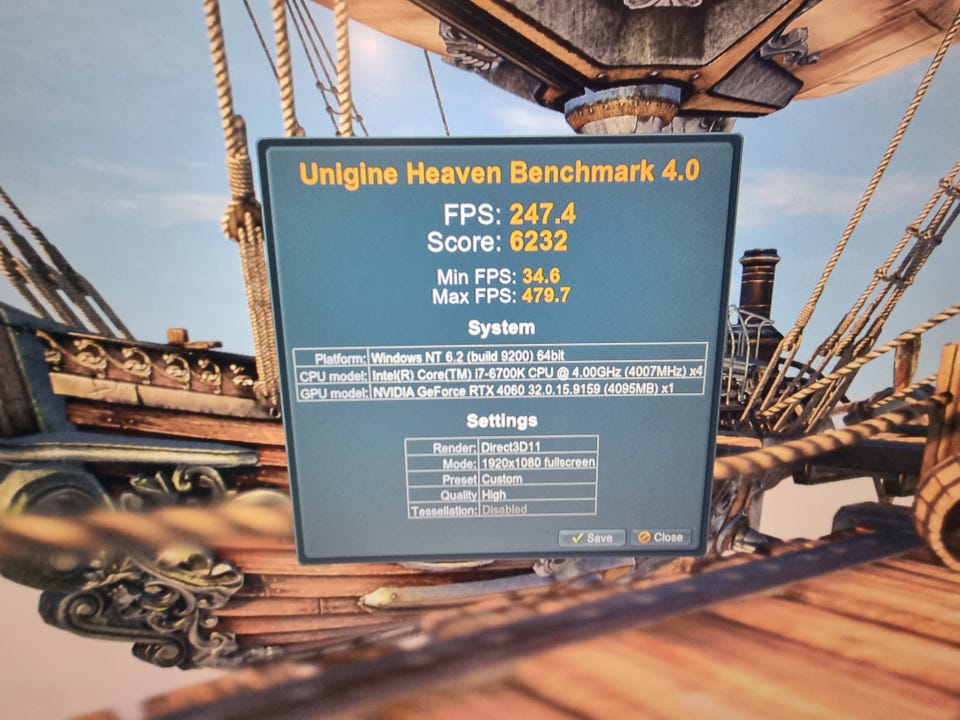Close the benchmark results dialog
Screen dimensions: 960x720
pos(660,537)
